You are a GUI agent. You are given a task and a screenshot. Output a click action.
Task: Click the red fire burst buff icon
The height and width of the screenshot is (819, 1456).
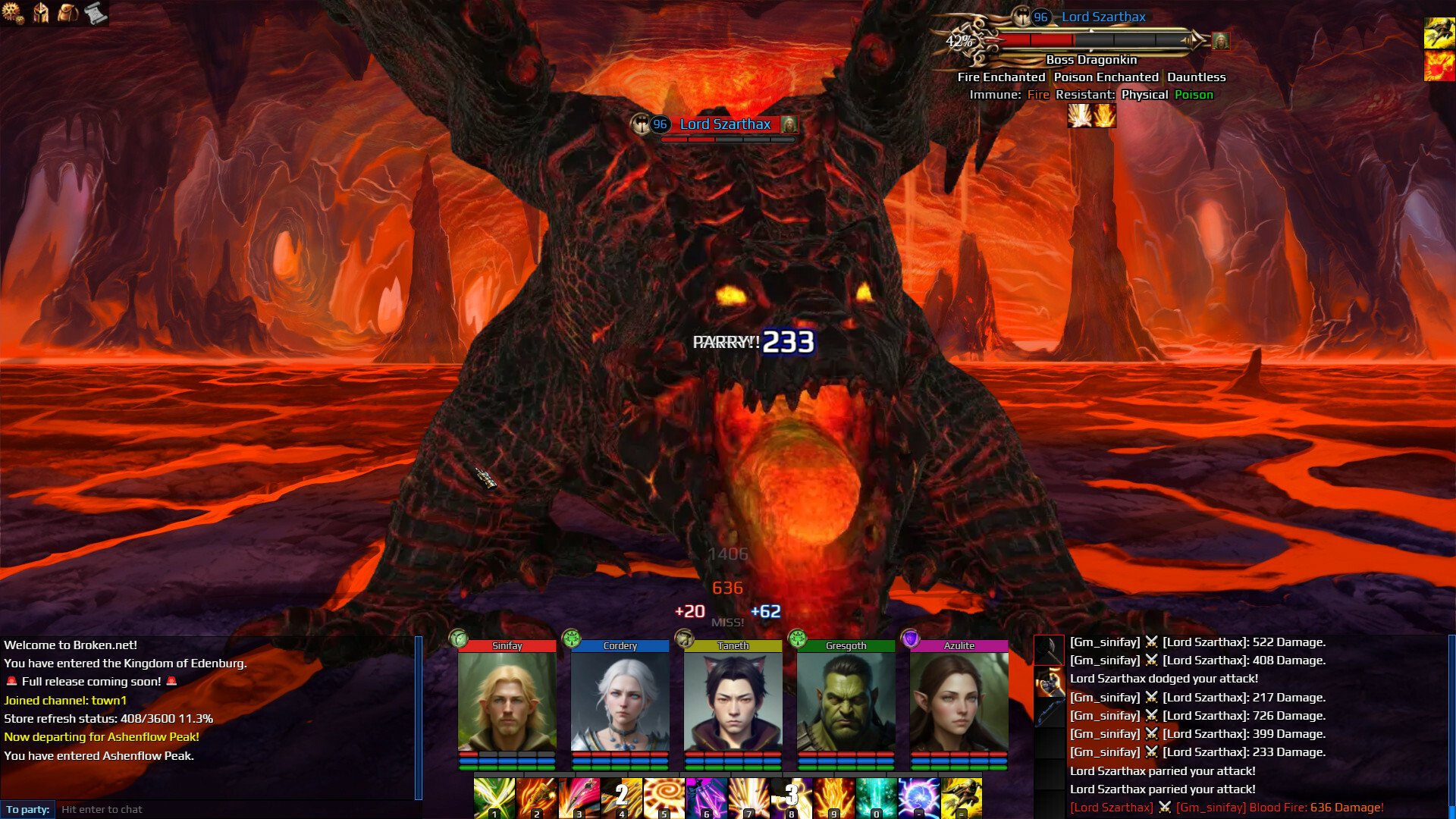pos(1439,66)
